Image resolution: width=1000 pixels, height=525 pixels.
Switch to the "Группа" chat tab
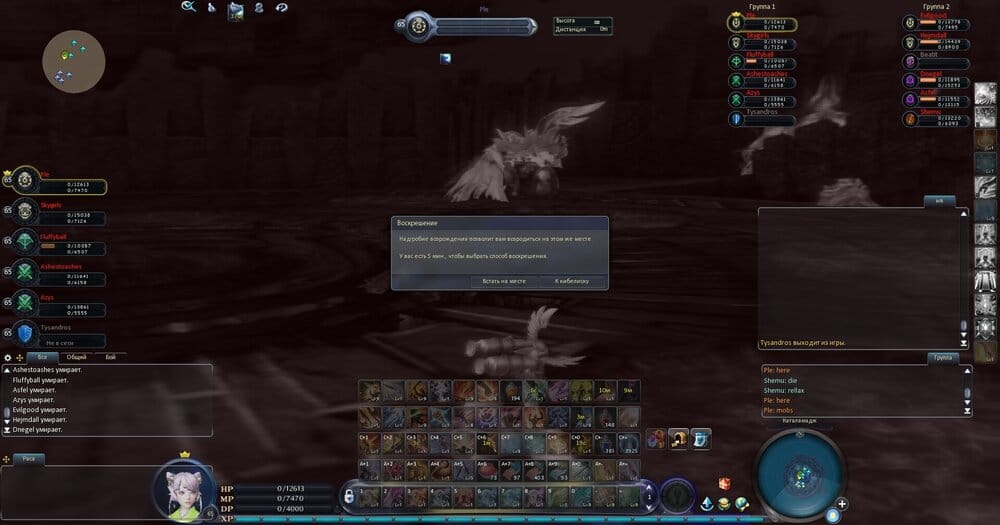[942, 357]
